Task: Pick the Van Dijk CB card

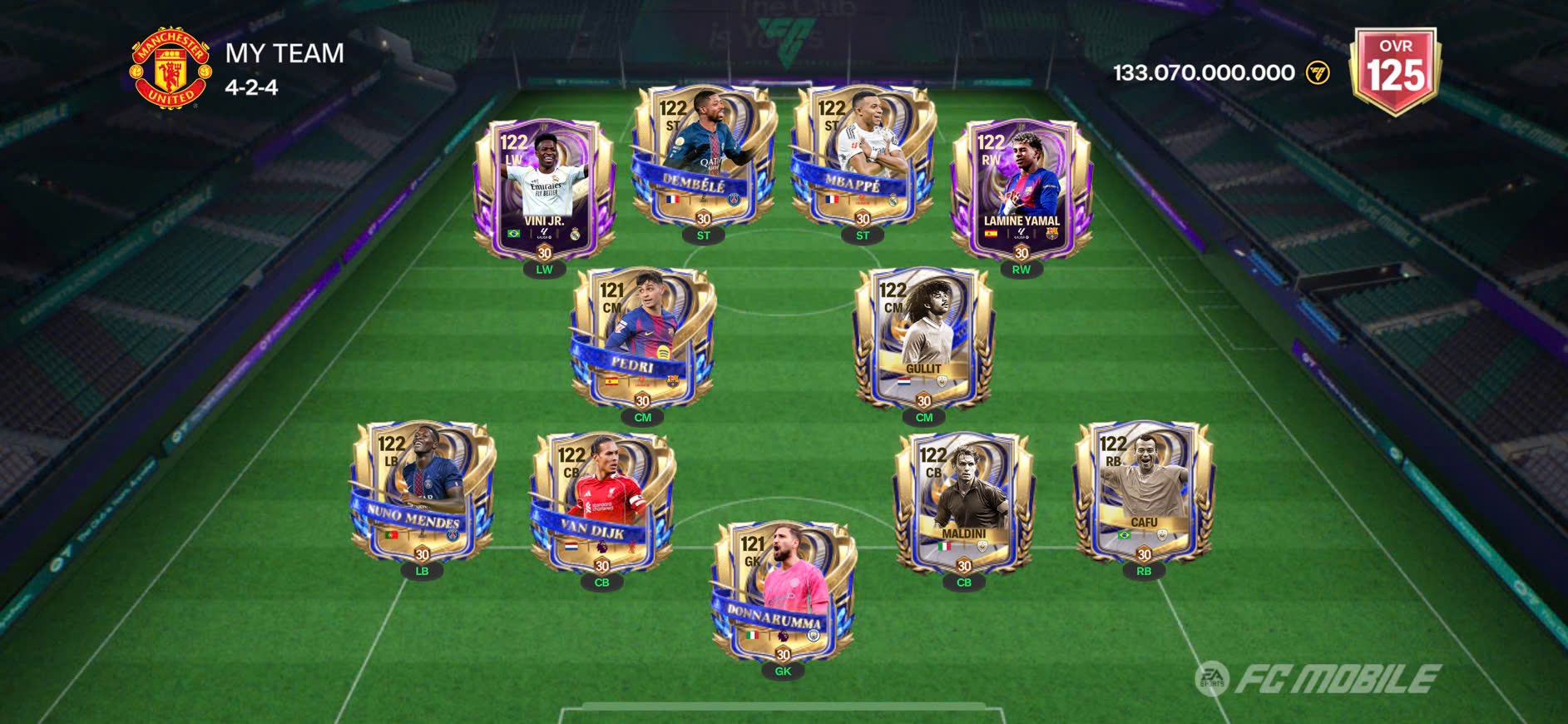Action: [601, 502]
